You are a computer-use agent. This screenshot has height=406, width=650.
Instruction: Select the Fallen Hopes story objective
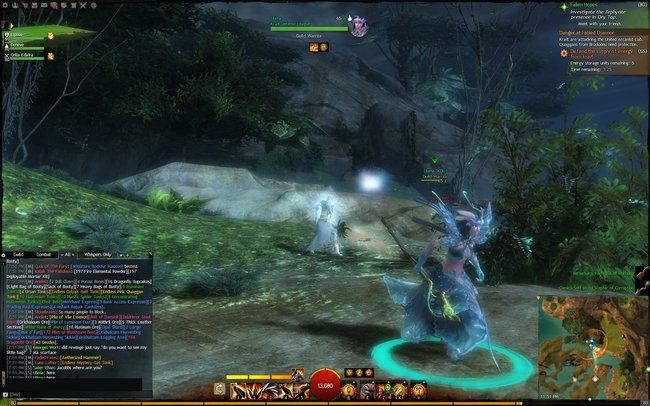click(582, 6)
